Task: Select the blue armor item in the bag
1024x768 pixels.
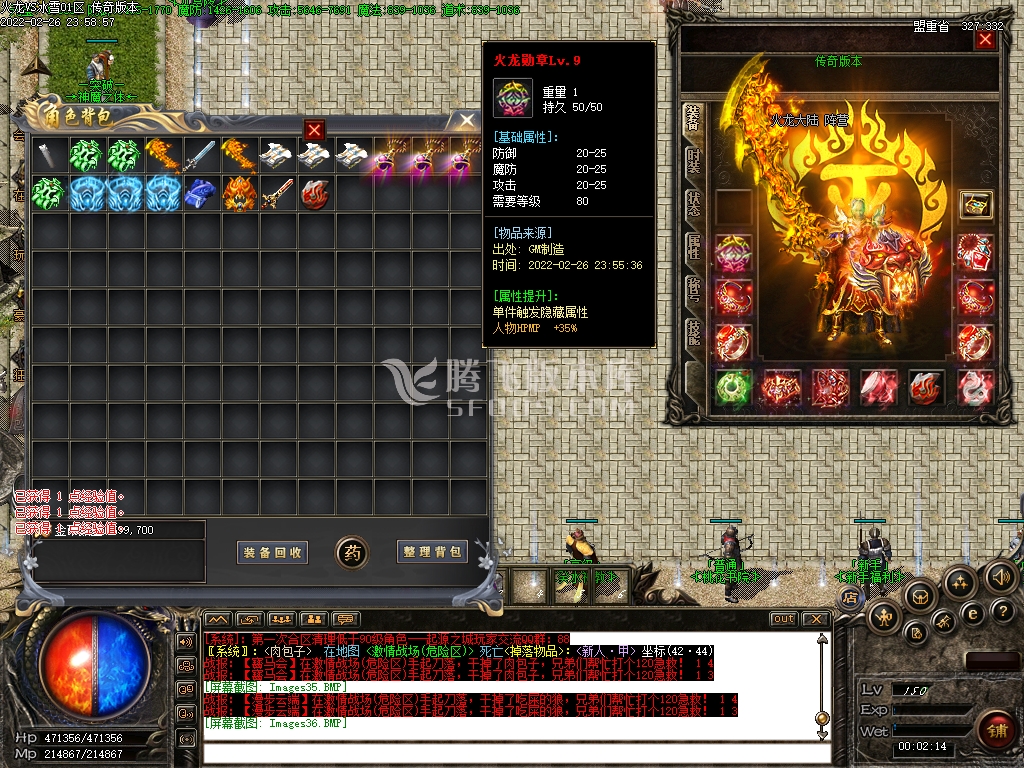Action: click(201, 192)
